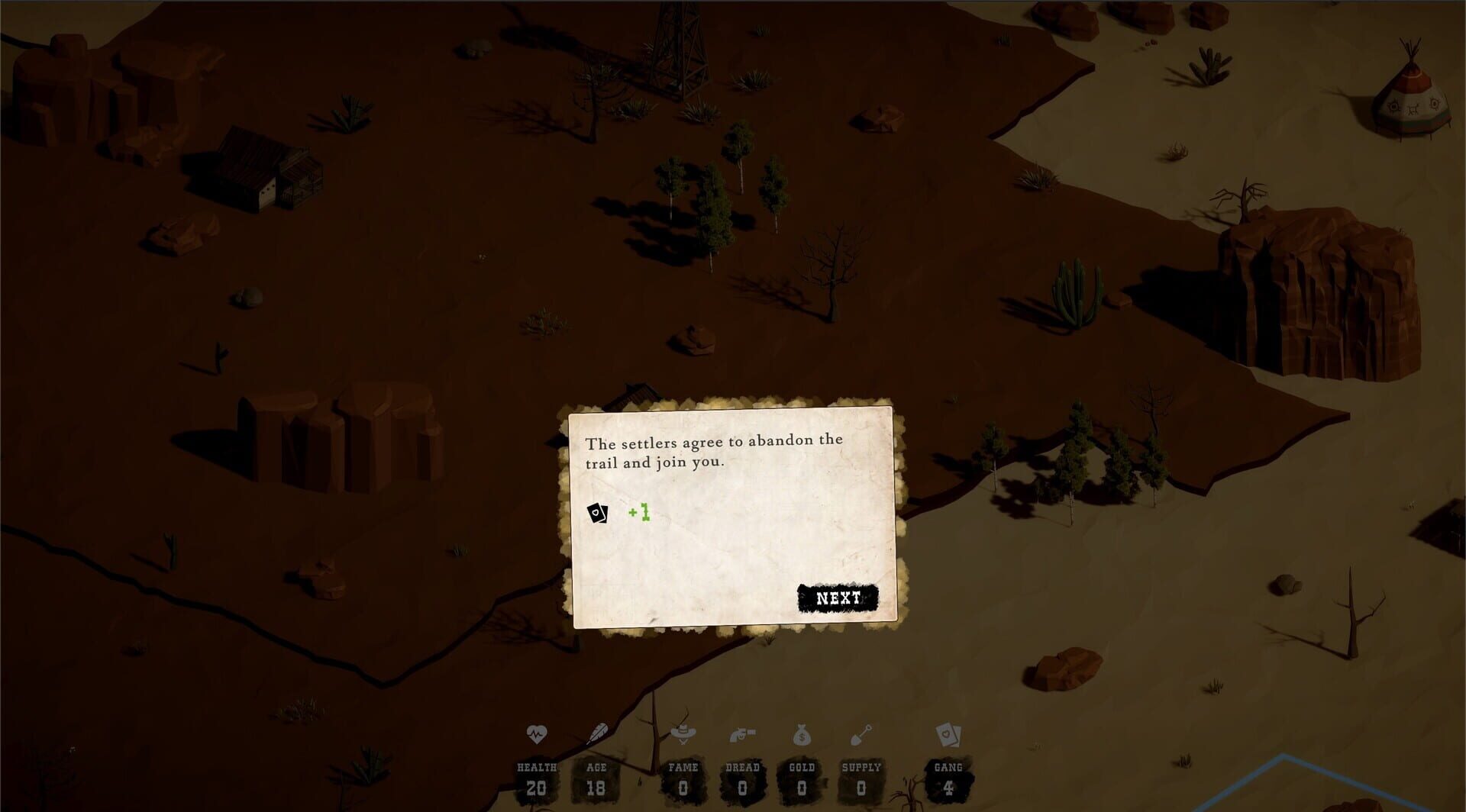Select the Gold money bag icon
The height and width of the screenshot is (812, 1466).
coord(801,733)
